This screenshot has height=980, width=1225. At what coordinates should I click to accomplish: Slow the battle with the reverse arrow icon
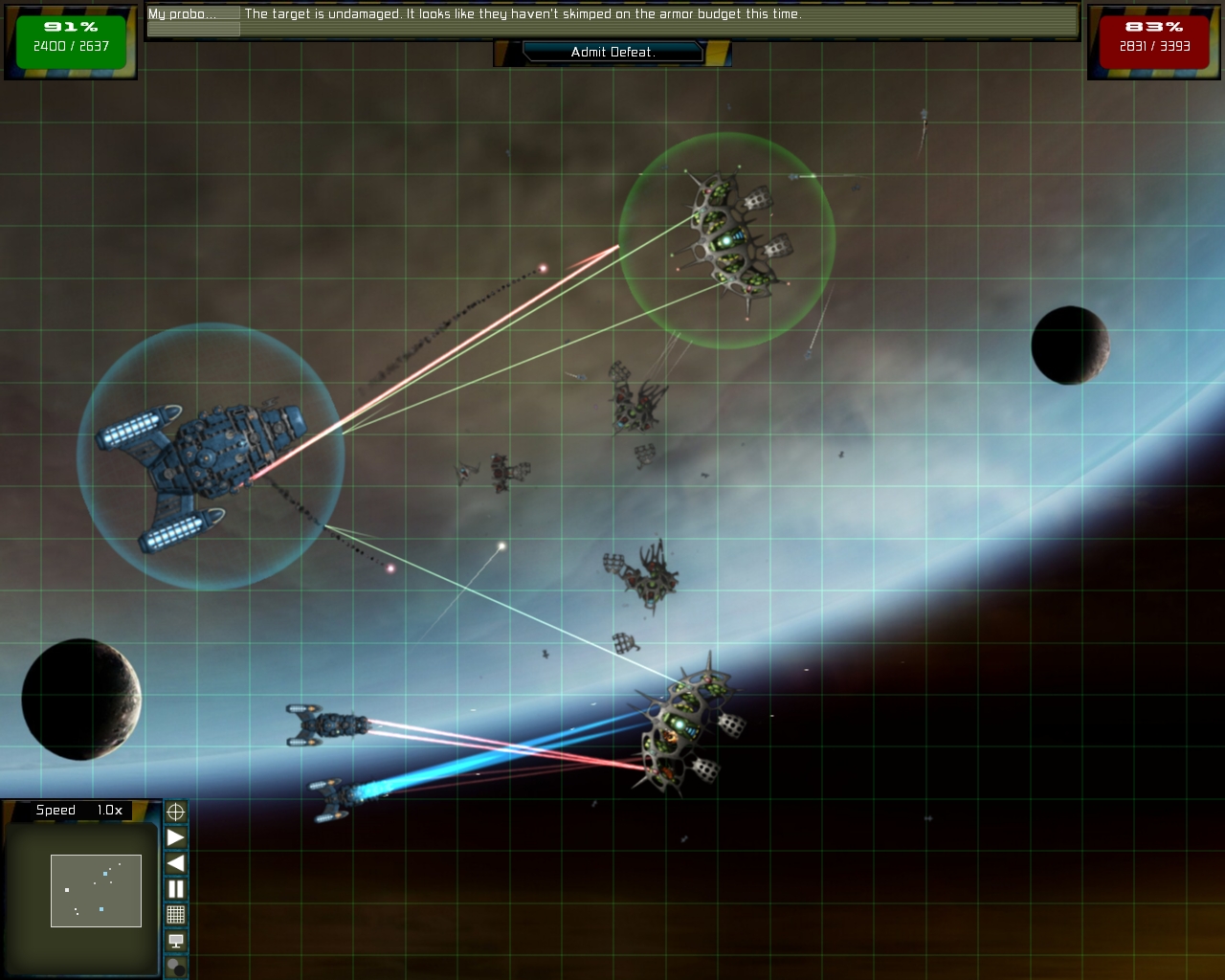click(174, 863)
